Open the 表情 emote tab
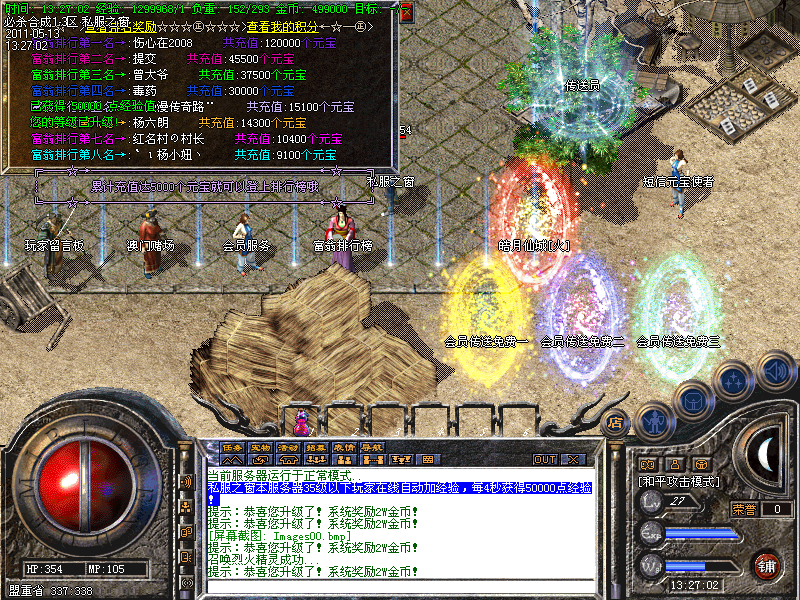 [x=344, y=447]
